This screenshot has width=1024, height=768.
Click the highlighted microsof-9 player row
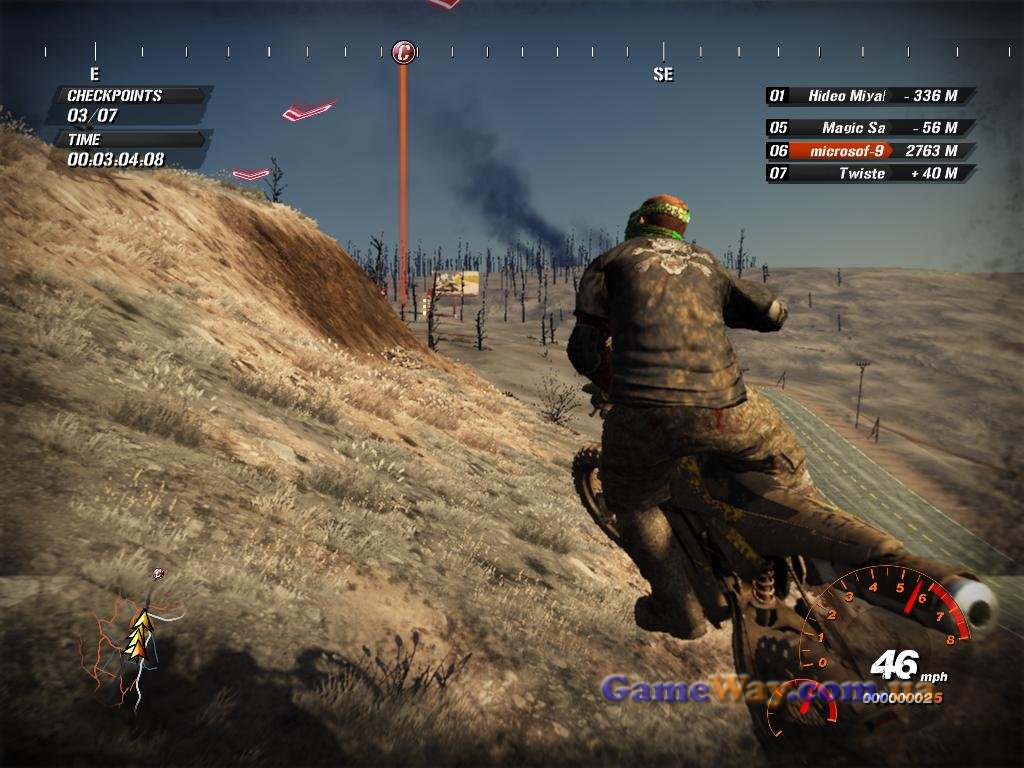[868, 151]
